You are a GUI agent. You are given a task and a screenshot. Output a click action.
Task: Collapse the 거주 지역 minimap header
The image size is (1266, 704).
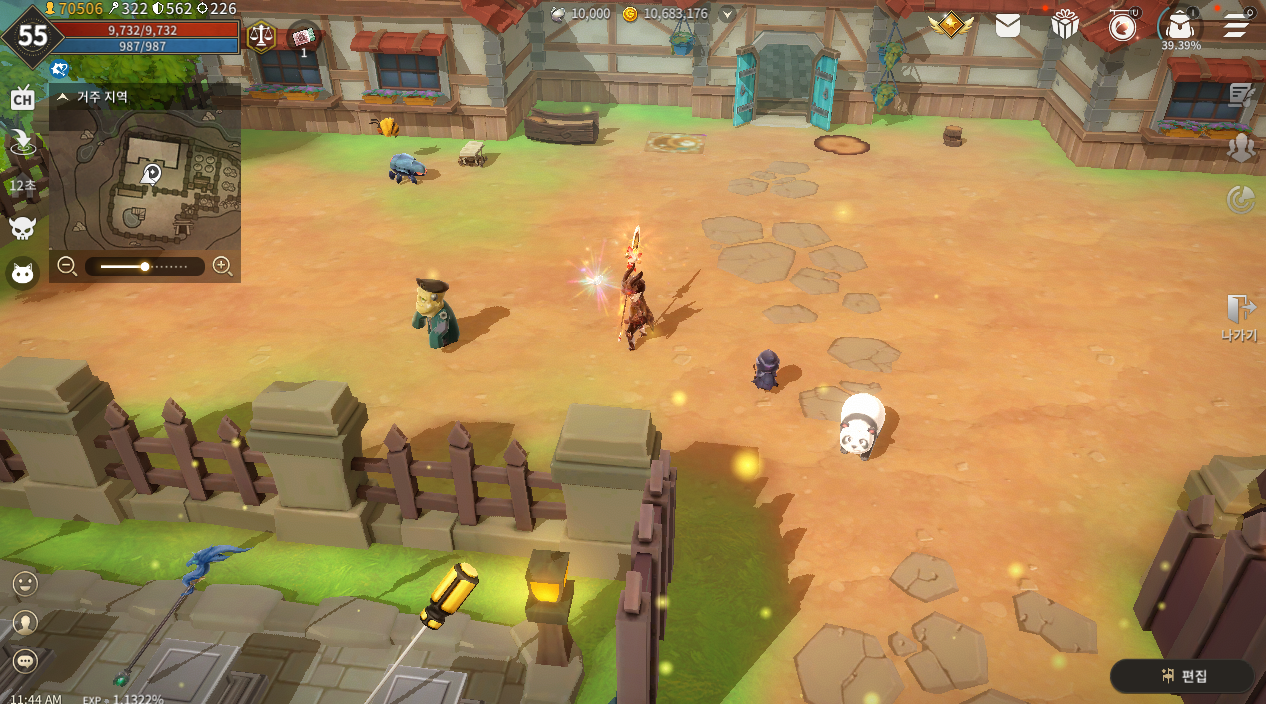click(x=63, y=97)
